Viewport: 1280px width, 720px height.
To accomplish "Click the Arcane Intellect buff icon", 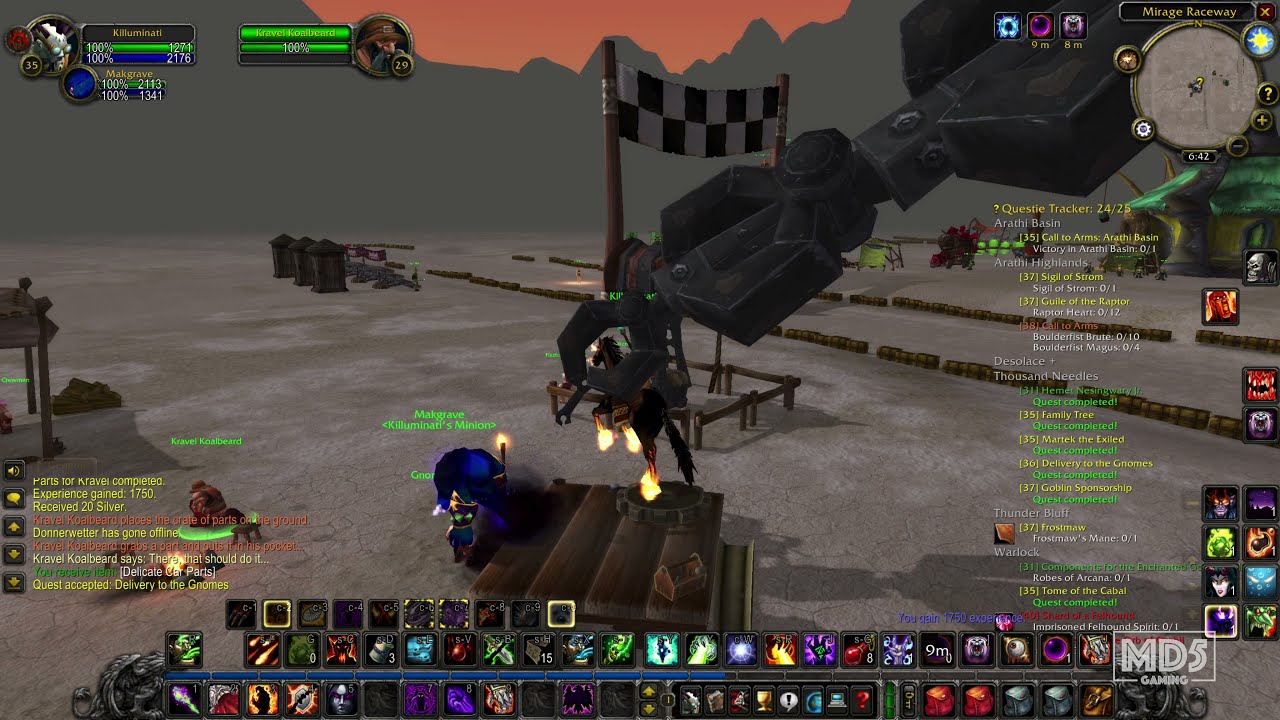I will 1007,25.
